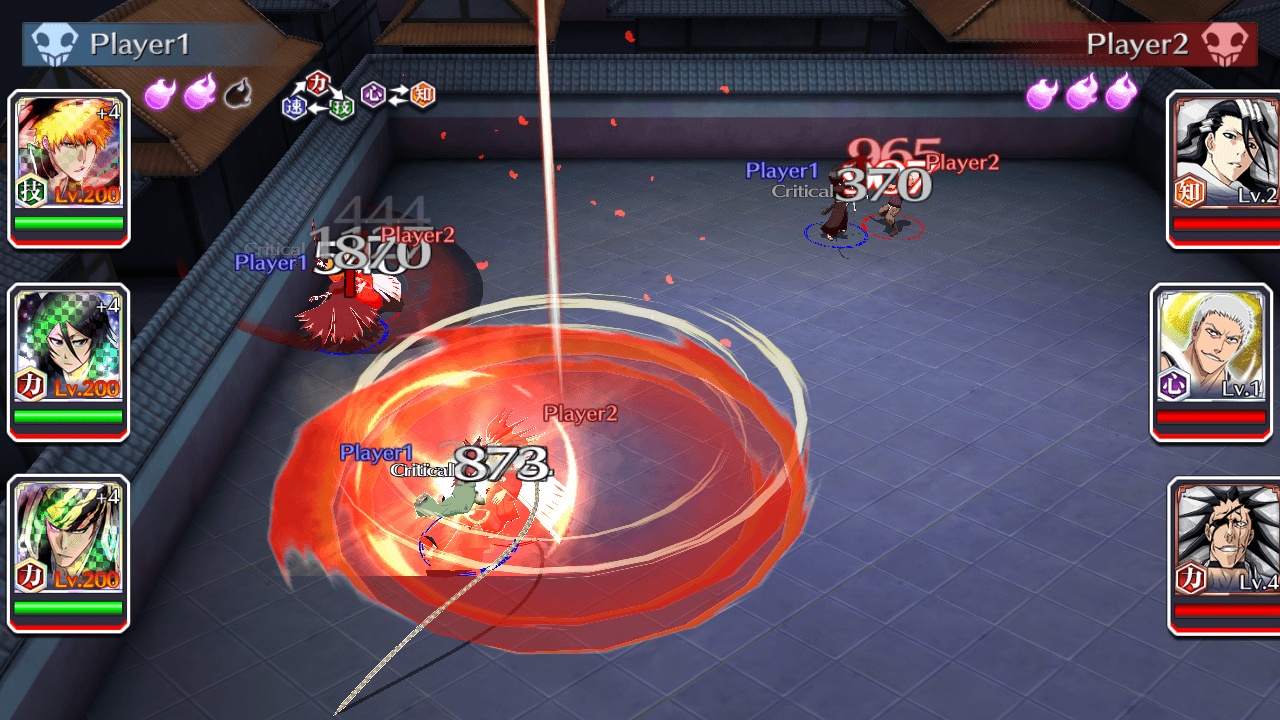
Task: Select the green 技 Technique attribute icon
Action: [x=340, y=108]
